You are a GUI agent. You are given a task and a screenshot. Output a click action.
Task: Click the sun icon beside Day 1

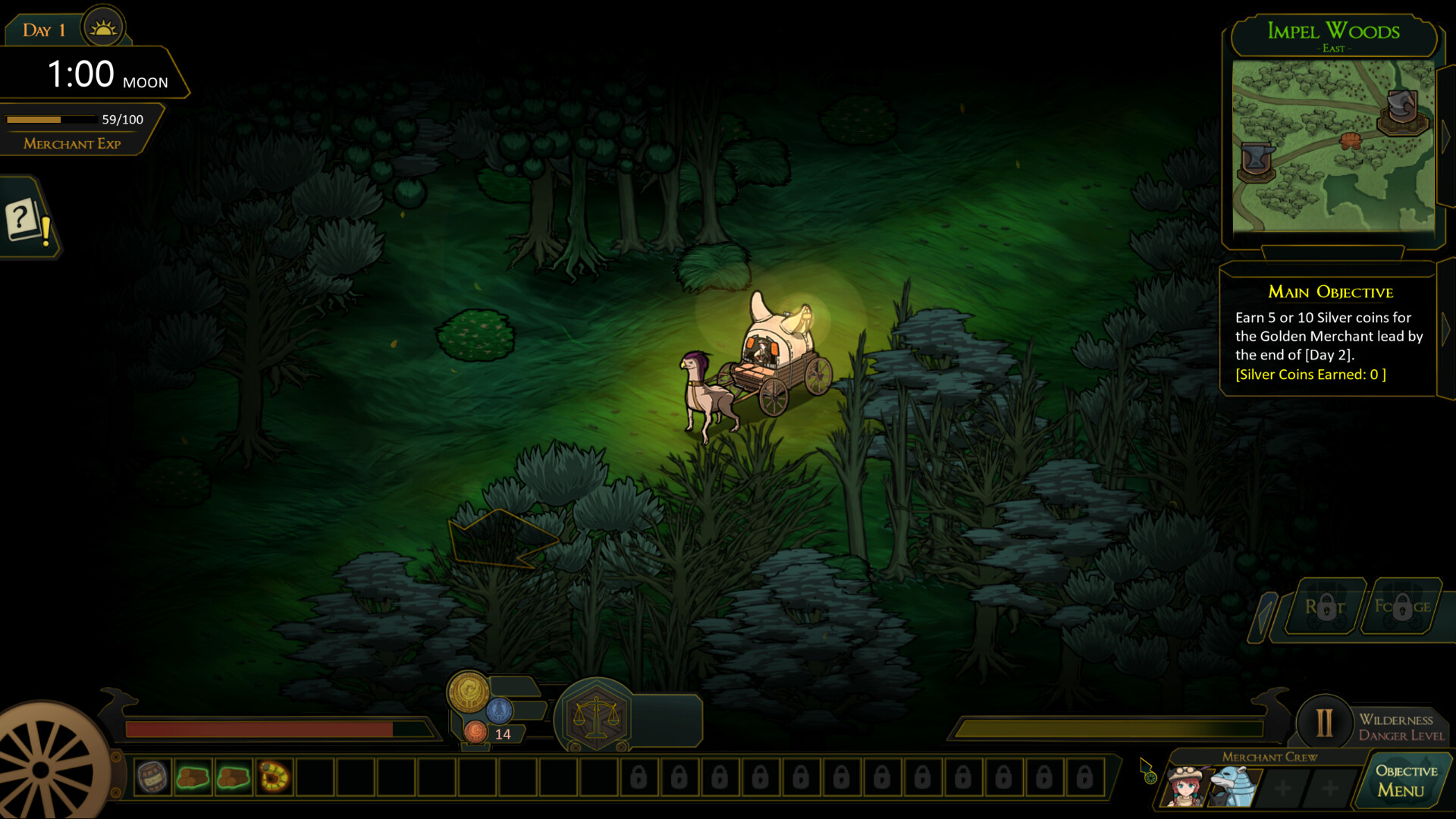point(103,28)
